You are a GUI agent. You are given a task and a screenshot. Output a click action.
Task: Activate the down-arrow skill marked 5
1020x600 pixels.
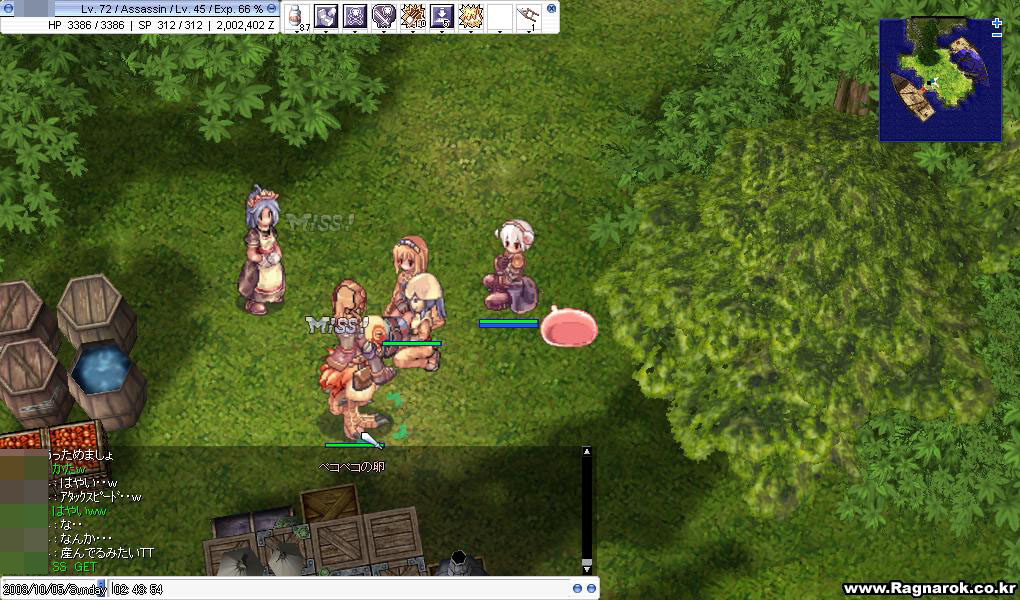tap(442, 16)
